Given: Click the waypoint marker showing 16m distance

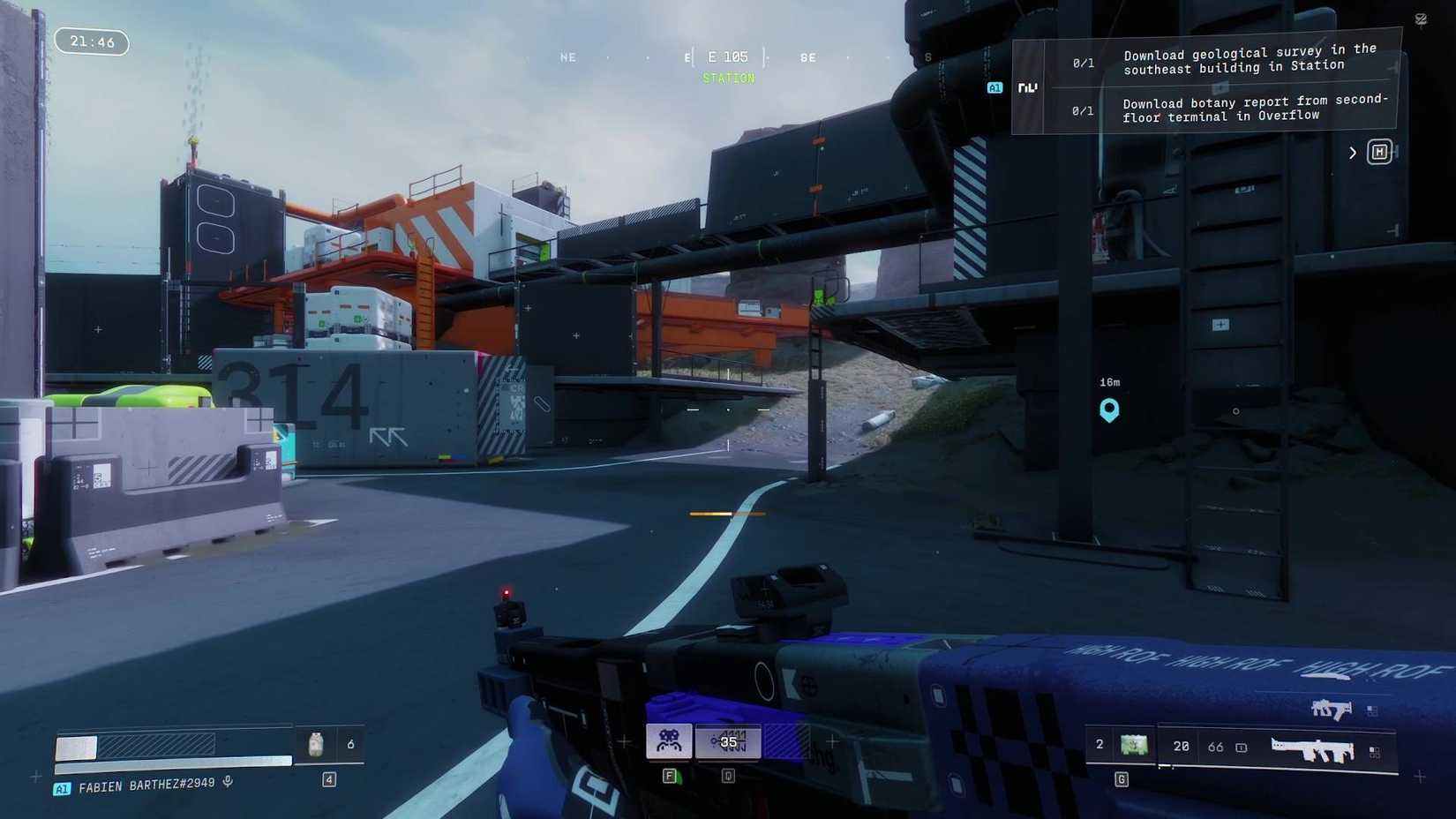Looking at the screenshot, I should [x=1109, y=409].
